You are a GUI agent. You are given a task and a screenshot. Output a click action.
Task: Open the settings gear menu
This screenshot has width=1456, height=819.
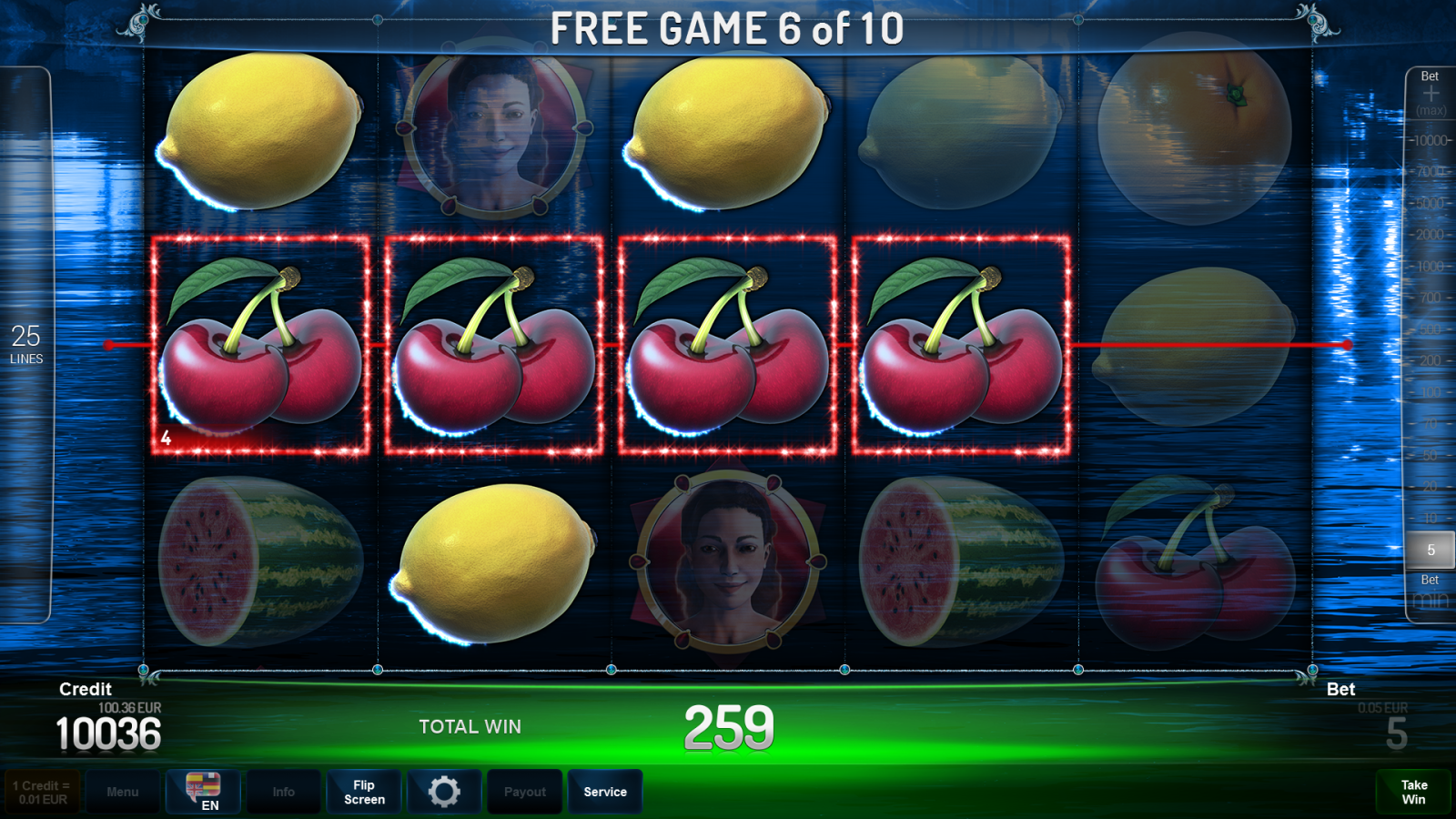point(444,791)
